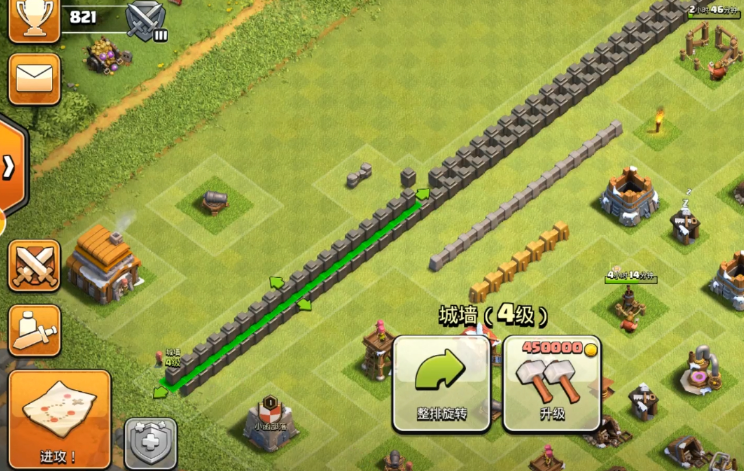Click the league crossed-swords shield badge
Screen dimensions: 744x471
tap(147, 21)
